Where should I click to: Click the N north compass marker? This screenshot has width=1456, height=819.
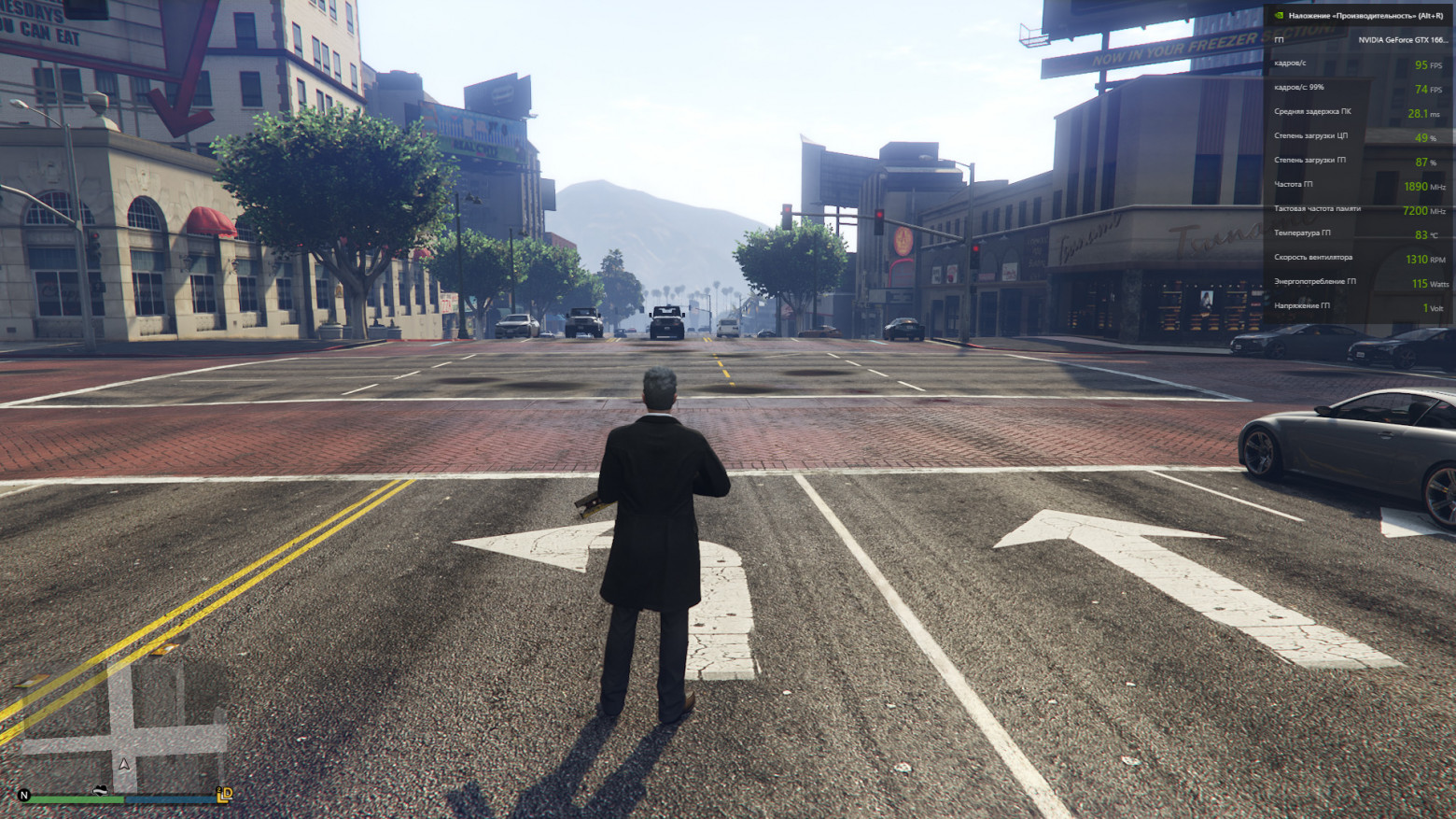tap(24, 796)
